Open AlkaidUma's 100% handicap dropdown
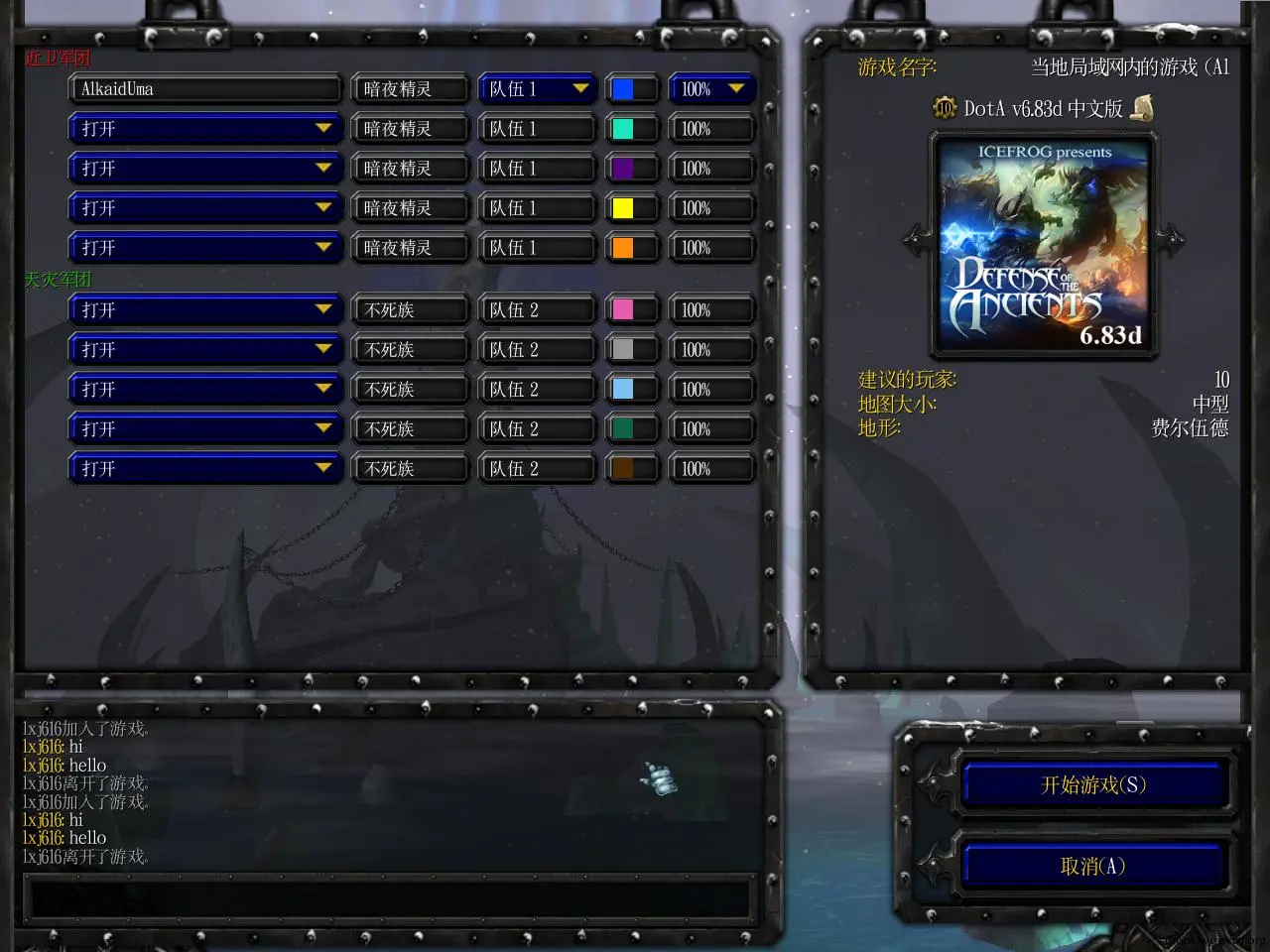1270x952 pixels. (x=711, y=89)
